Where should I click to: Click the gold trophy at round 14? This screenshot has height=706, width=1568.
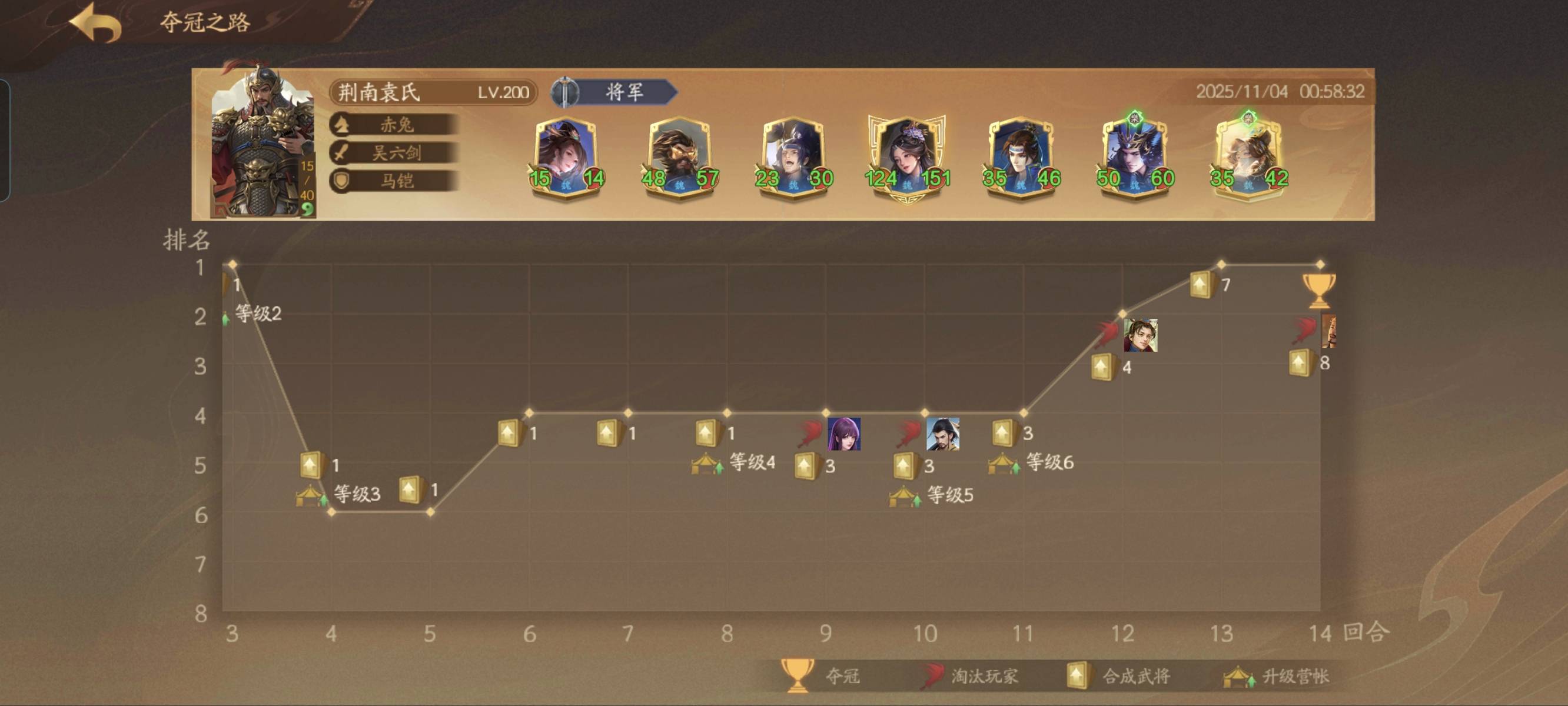[1318, 289]
